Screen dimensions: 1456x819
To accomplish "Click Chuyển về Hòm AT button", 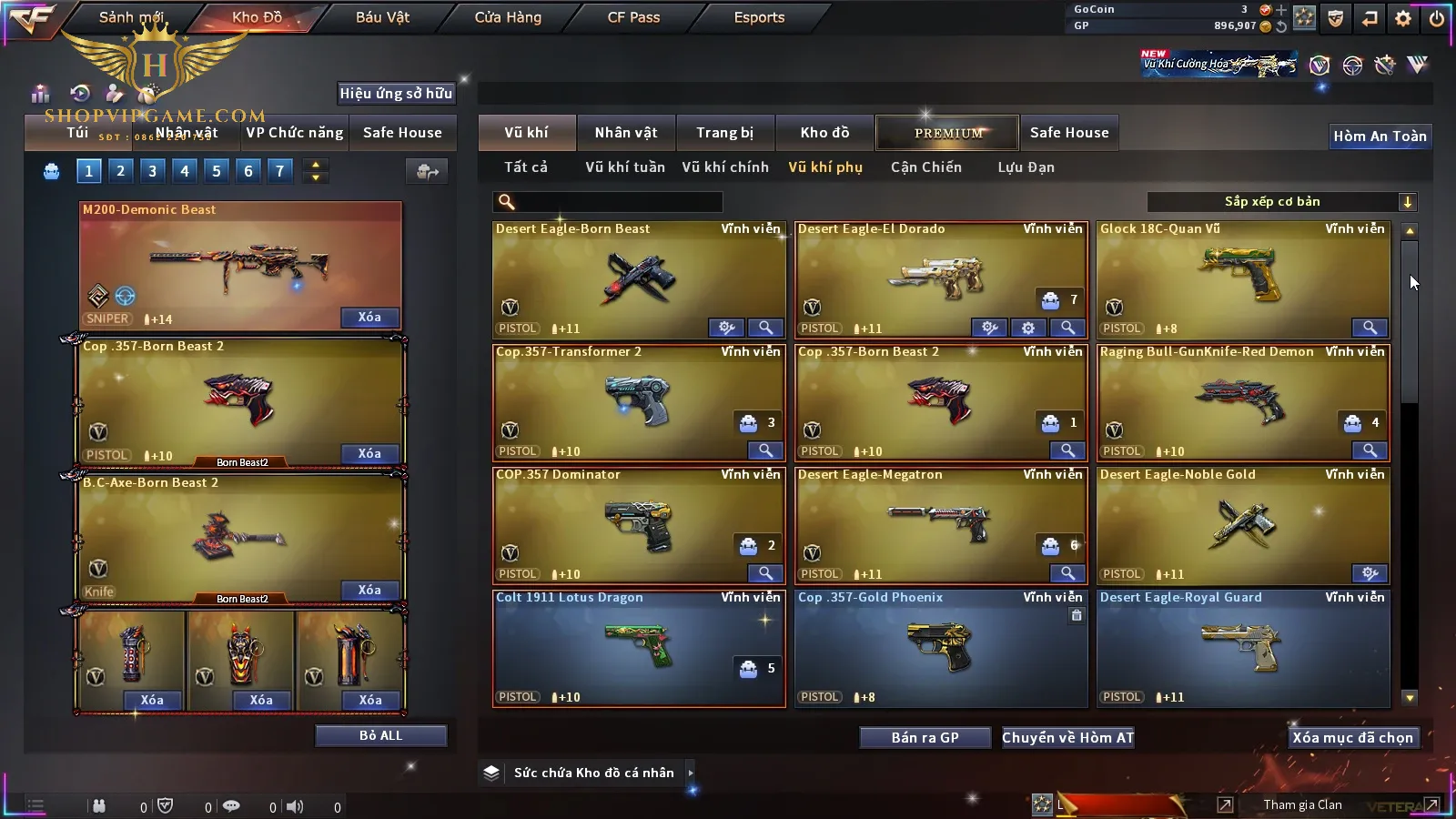I will coord(1067,738).
